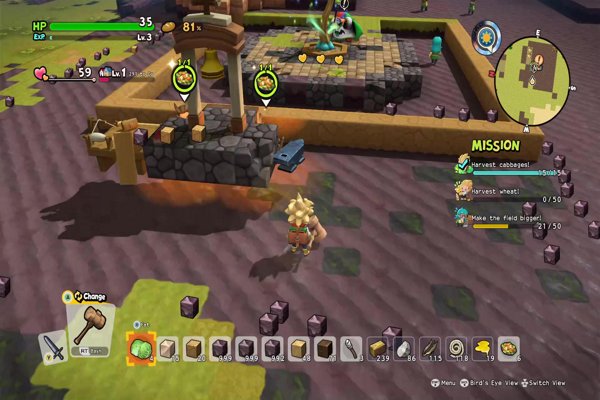600x400 pixels.
Task: Select the stick item slot with 115
Action: [x=431, y=348]
